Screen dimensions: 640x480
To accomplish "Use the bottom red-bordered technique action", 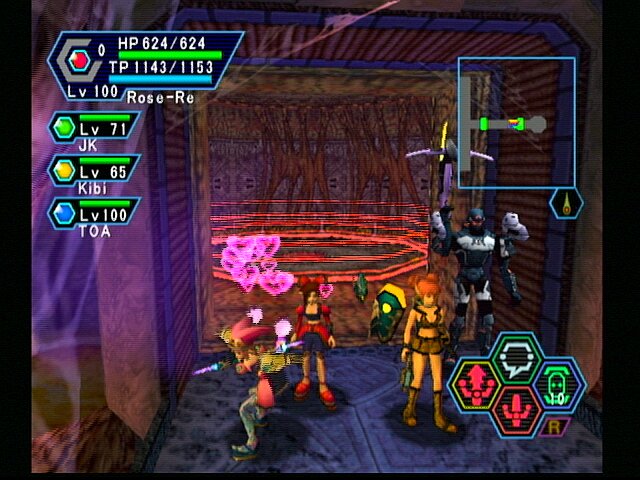I will tap(517, 408).
